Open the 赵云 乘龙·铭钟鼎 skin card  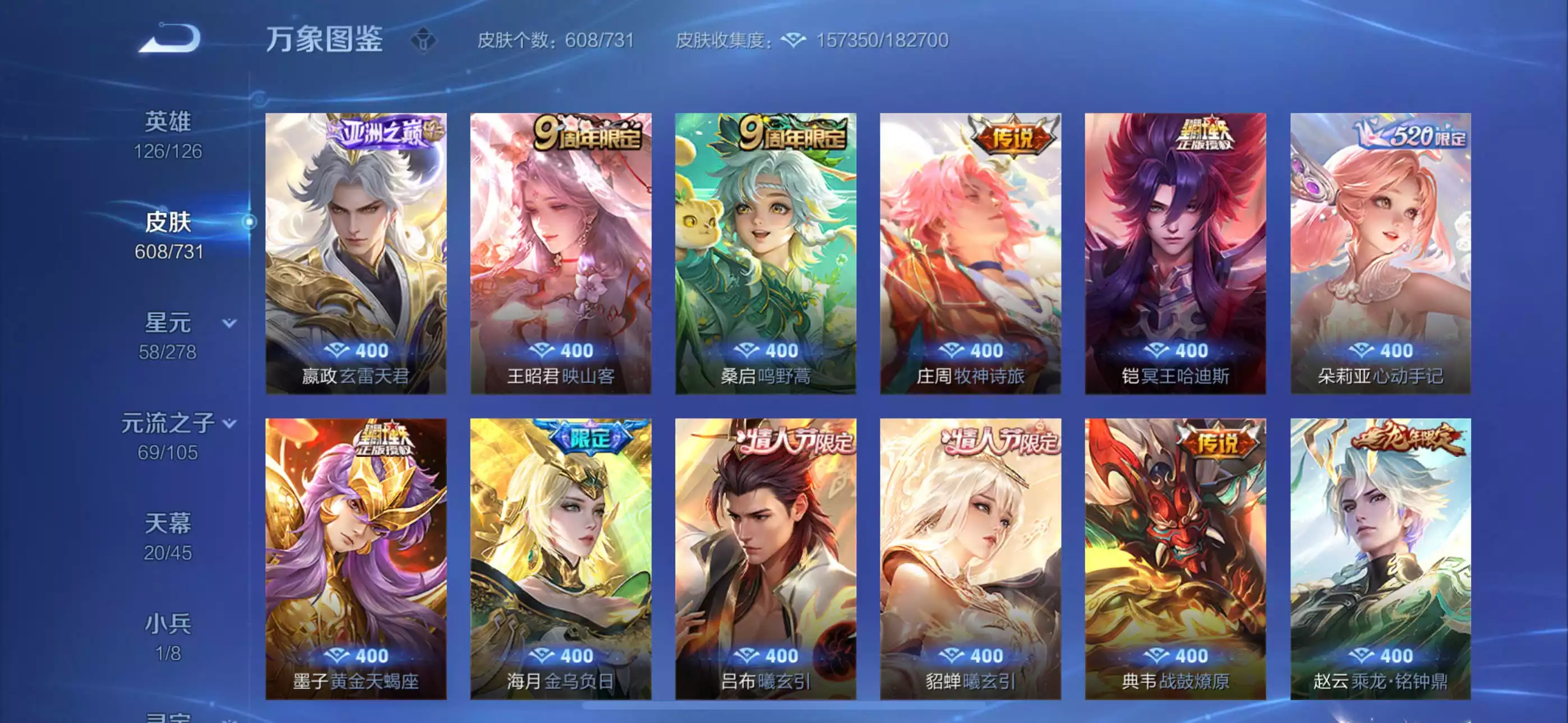point(1380,558)
